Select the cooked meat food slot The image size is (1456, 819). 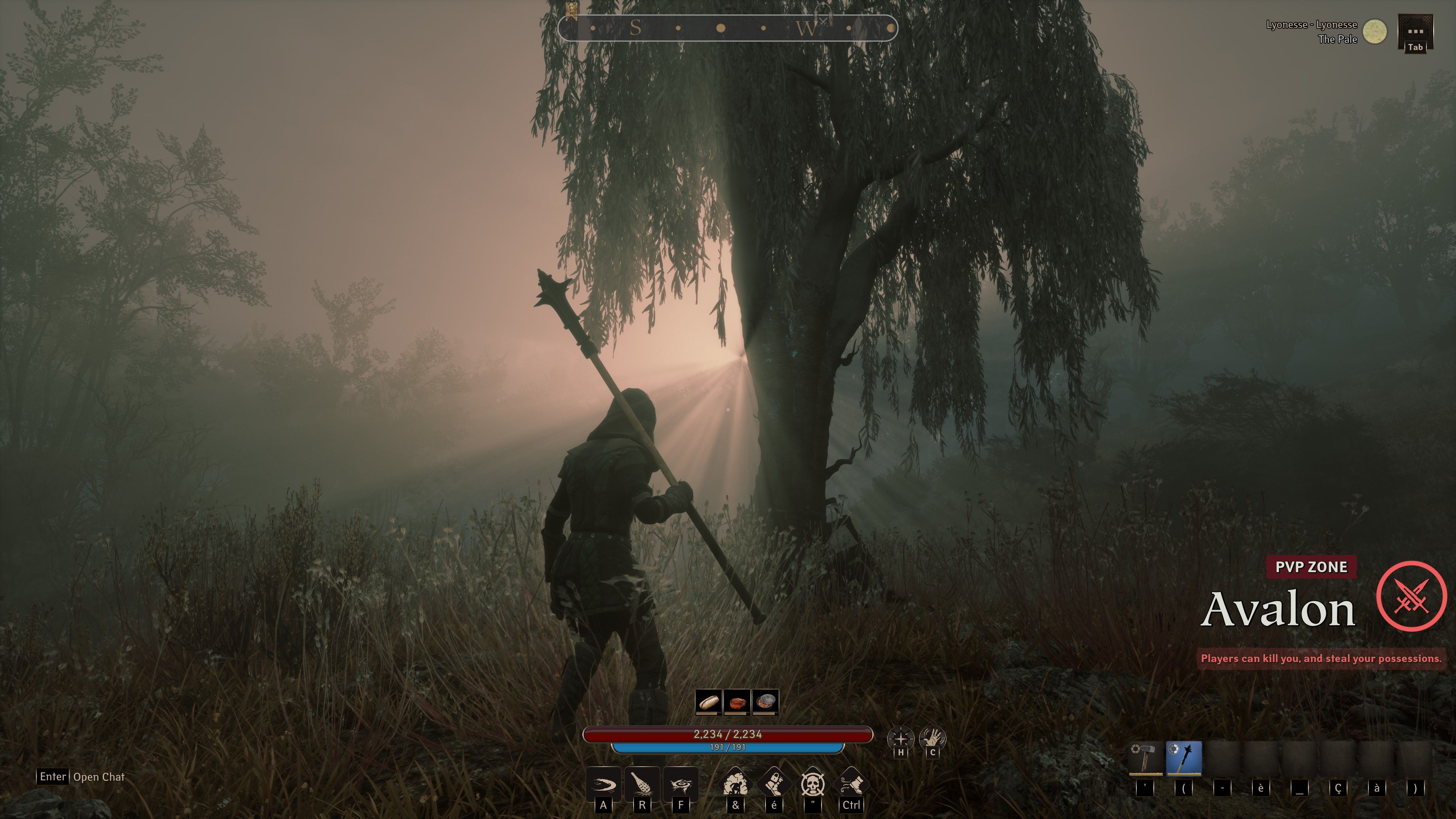[736, 702]
